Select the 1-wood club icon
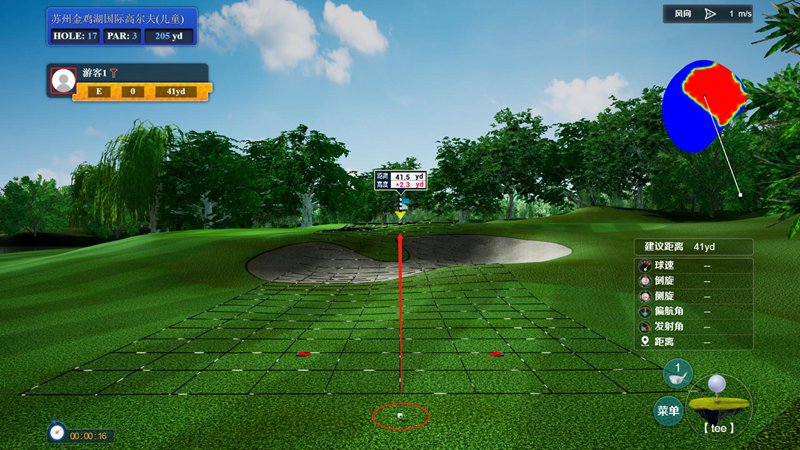The width and height of the screenshot is (800, 450). click(677, 373)
